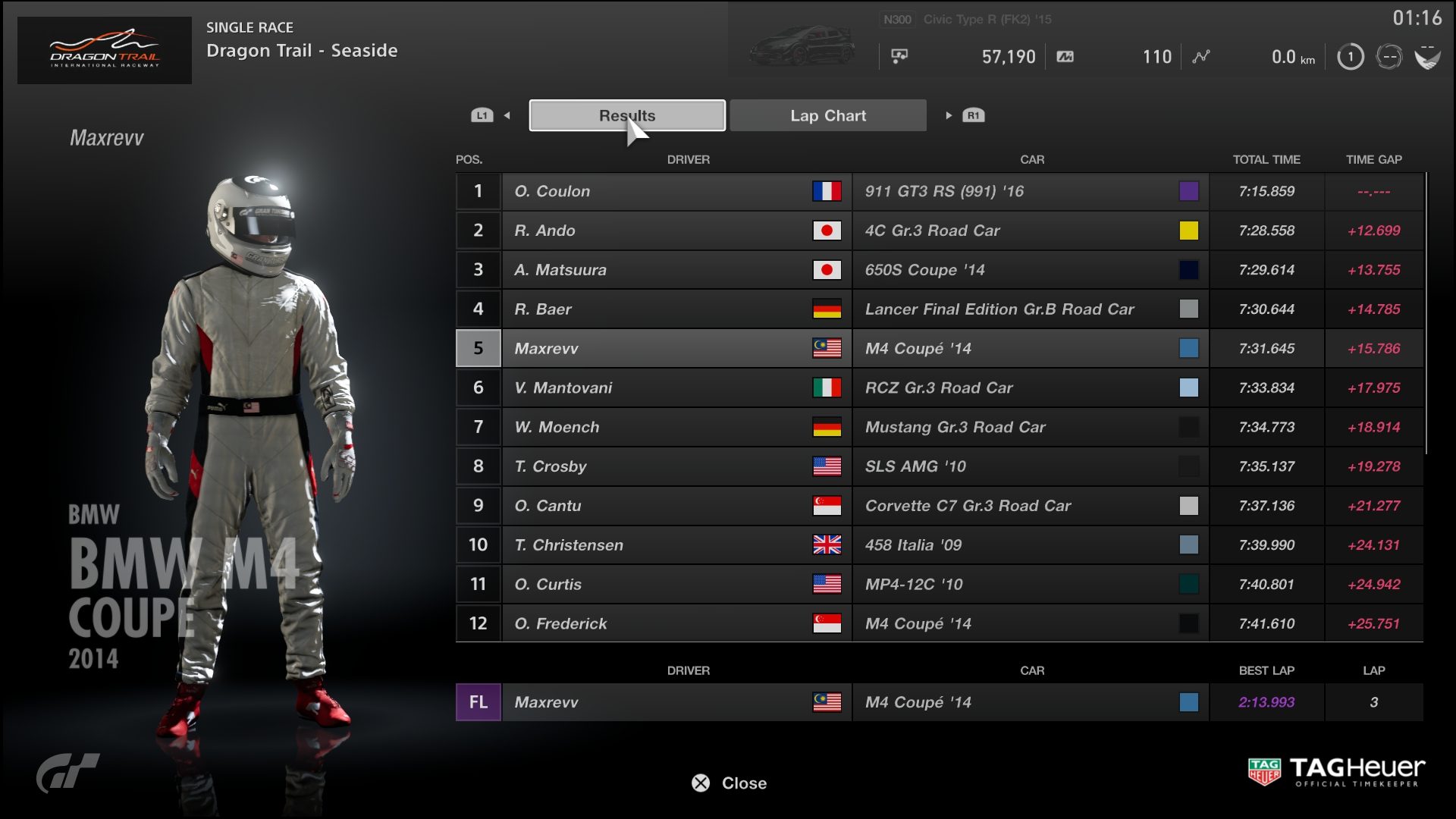
Task: Choose W. Moench's Mustang row
Action: click(939, 427)
